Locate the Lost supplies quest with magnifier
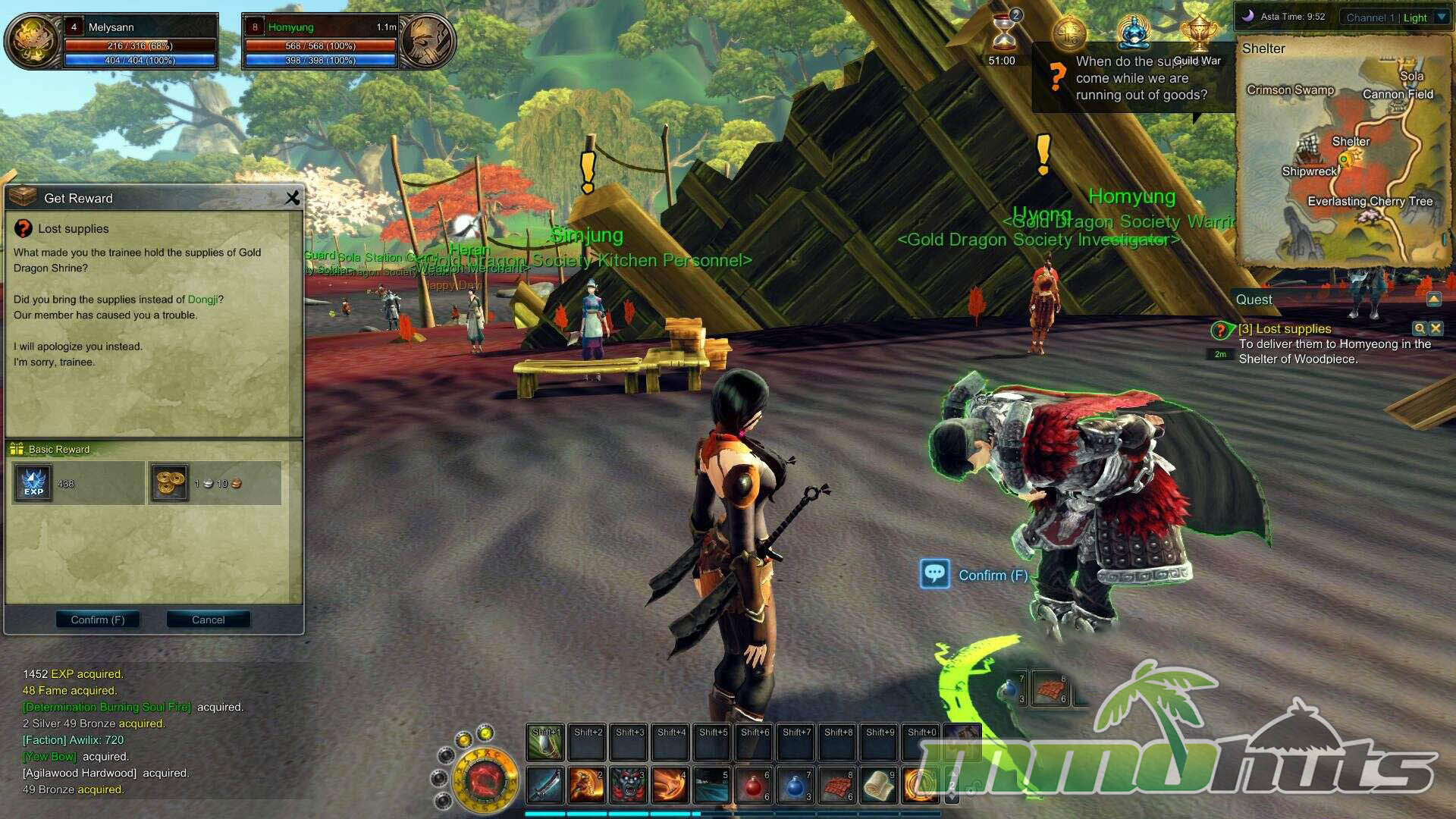1456x819 pixels. tap(1419, 328)
